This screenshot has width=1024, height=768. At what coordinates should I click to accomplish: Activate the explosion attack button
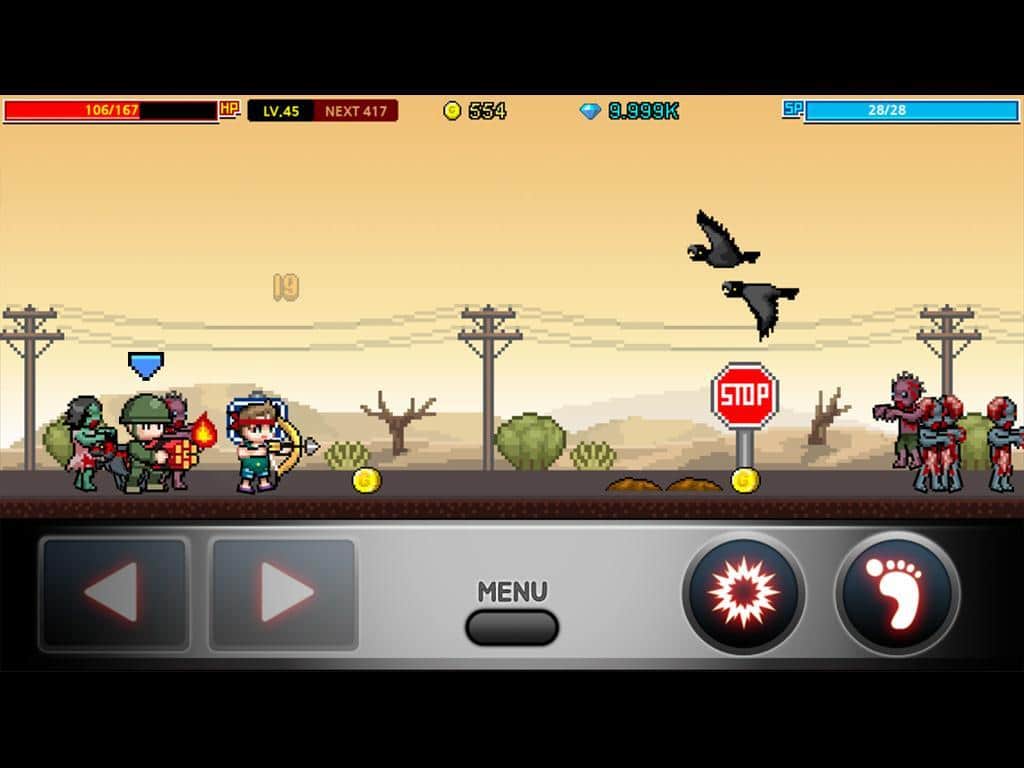pos(743,593)
